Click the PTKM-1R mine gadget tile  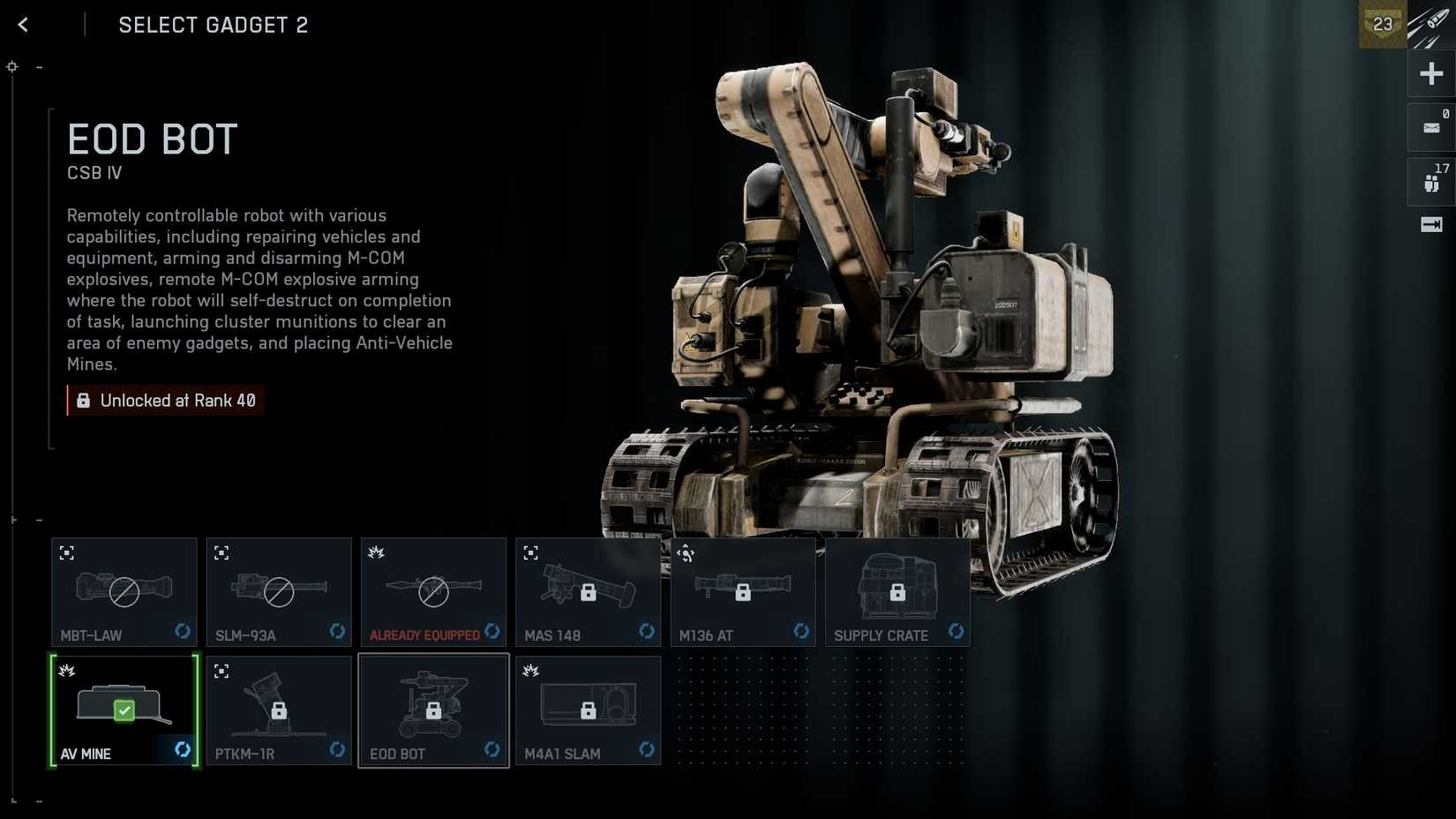click(x=279, y=710)
